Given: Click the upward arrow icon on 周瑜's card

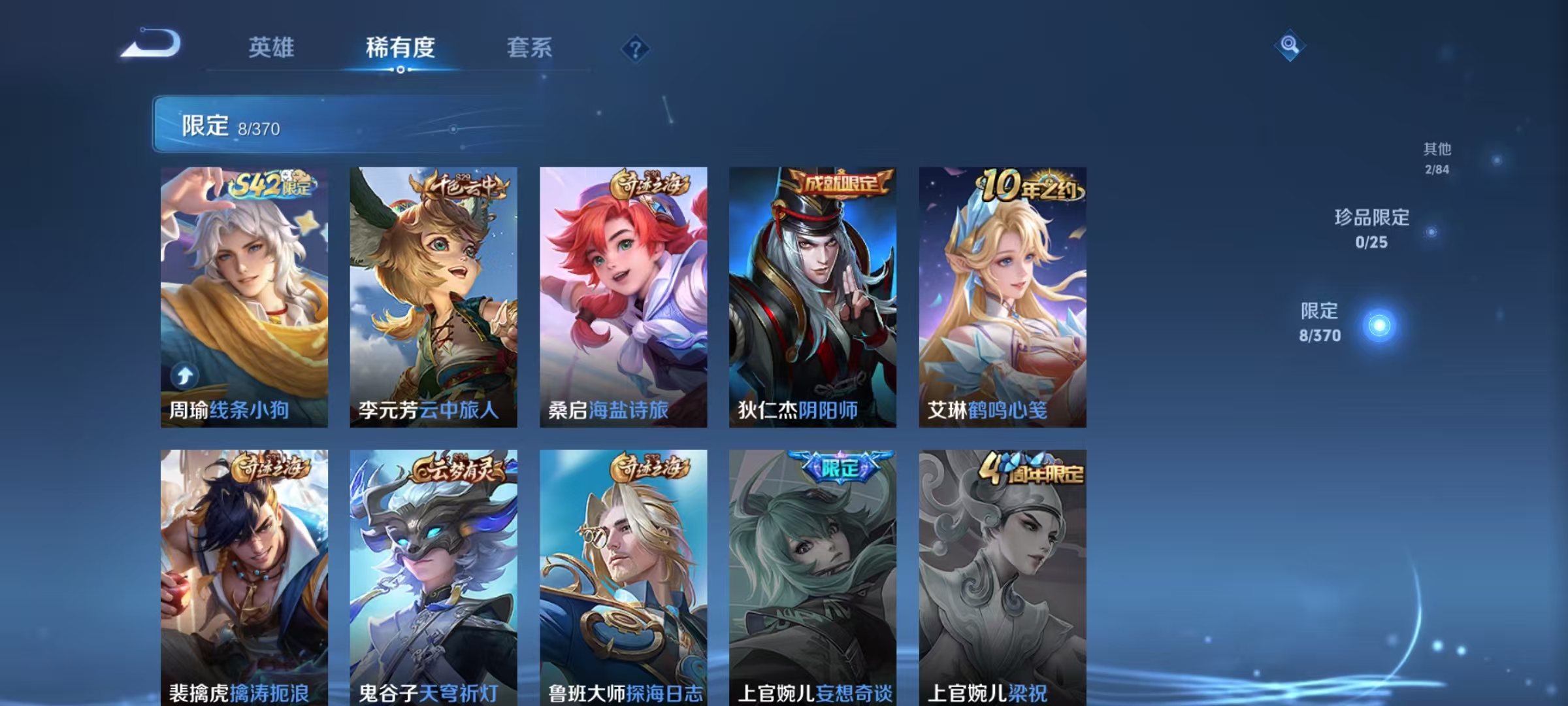Looking at the screenshot, I should 185,375.
